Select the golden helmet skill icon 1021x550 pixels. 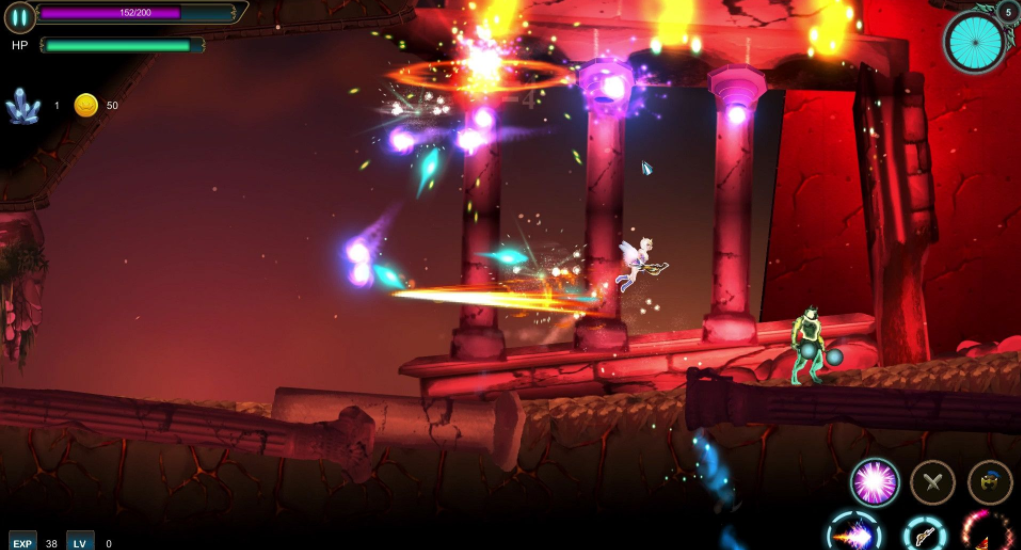click(x=989, y=482)
